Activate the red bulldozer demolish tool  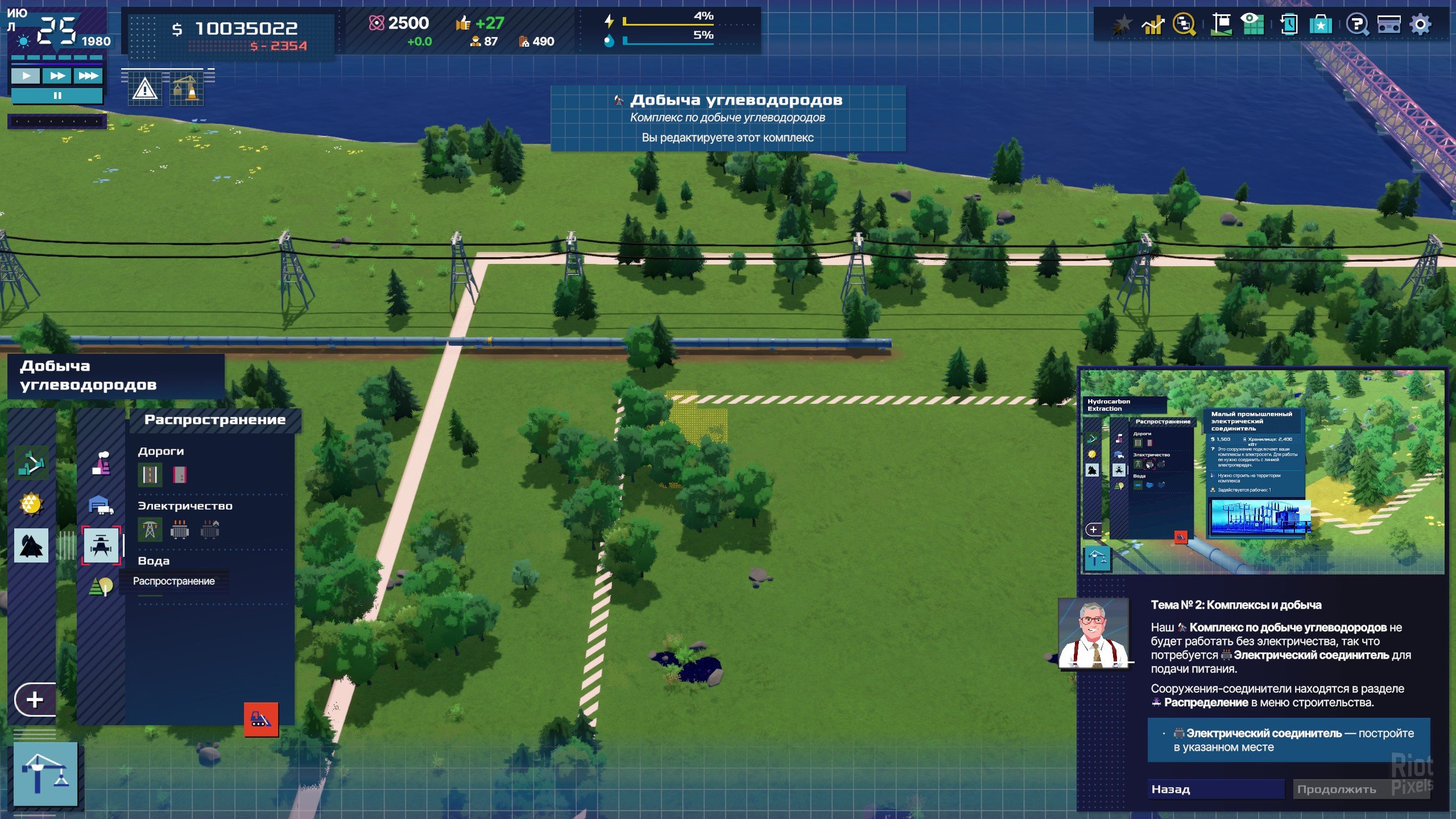(261, 719)
